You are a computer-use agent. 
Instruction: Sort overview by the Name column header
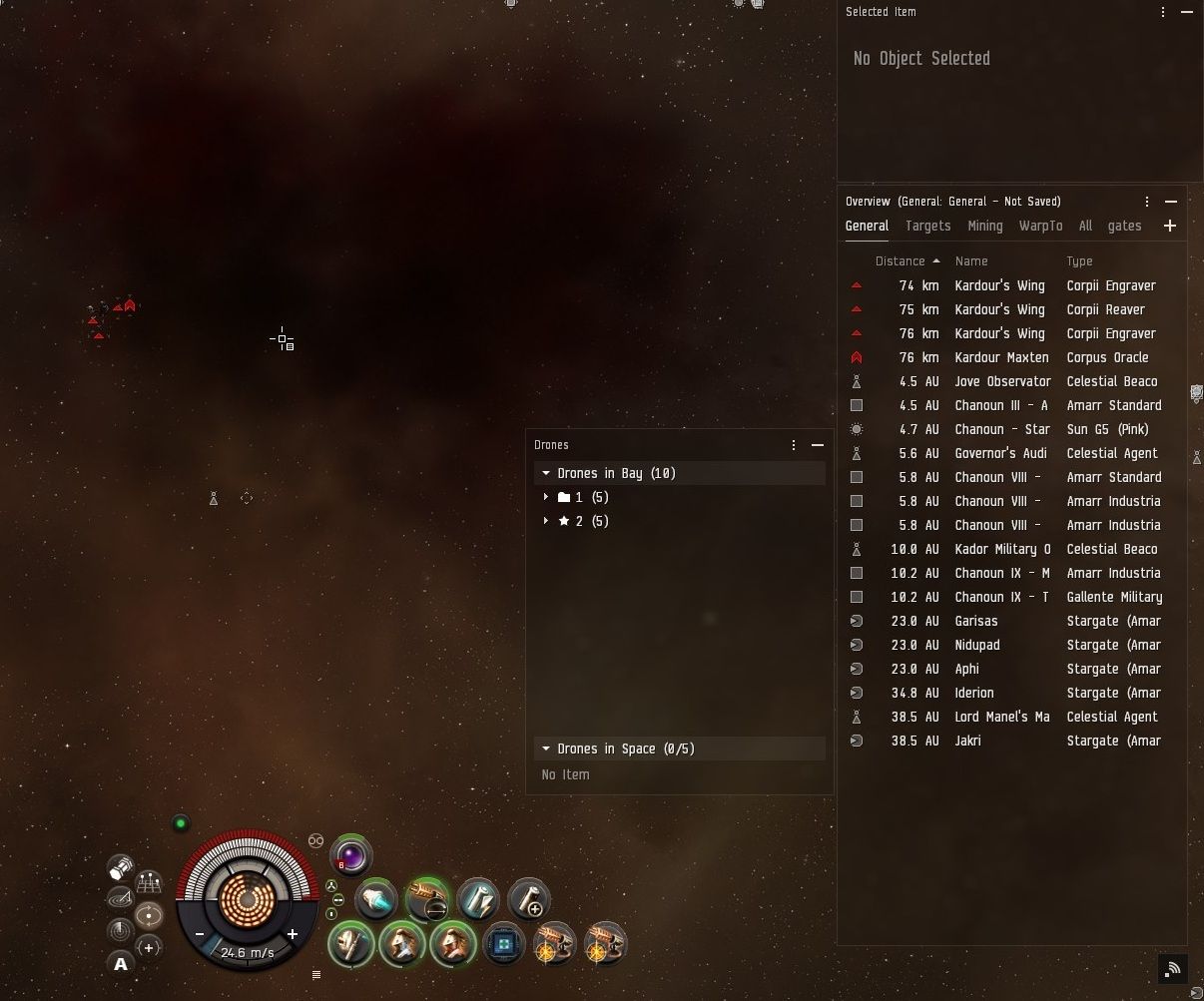pyautogui.click(x=970, y=261)
